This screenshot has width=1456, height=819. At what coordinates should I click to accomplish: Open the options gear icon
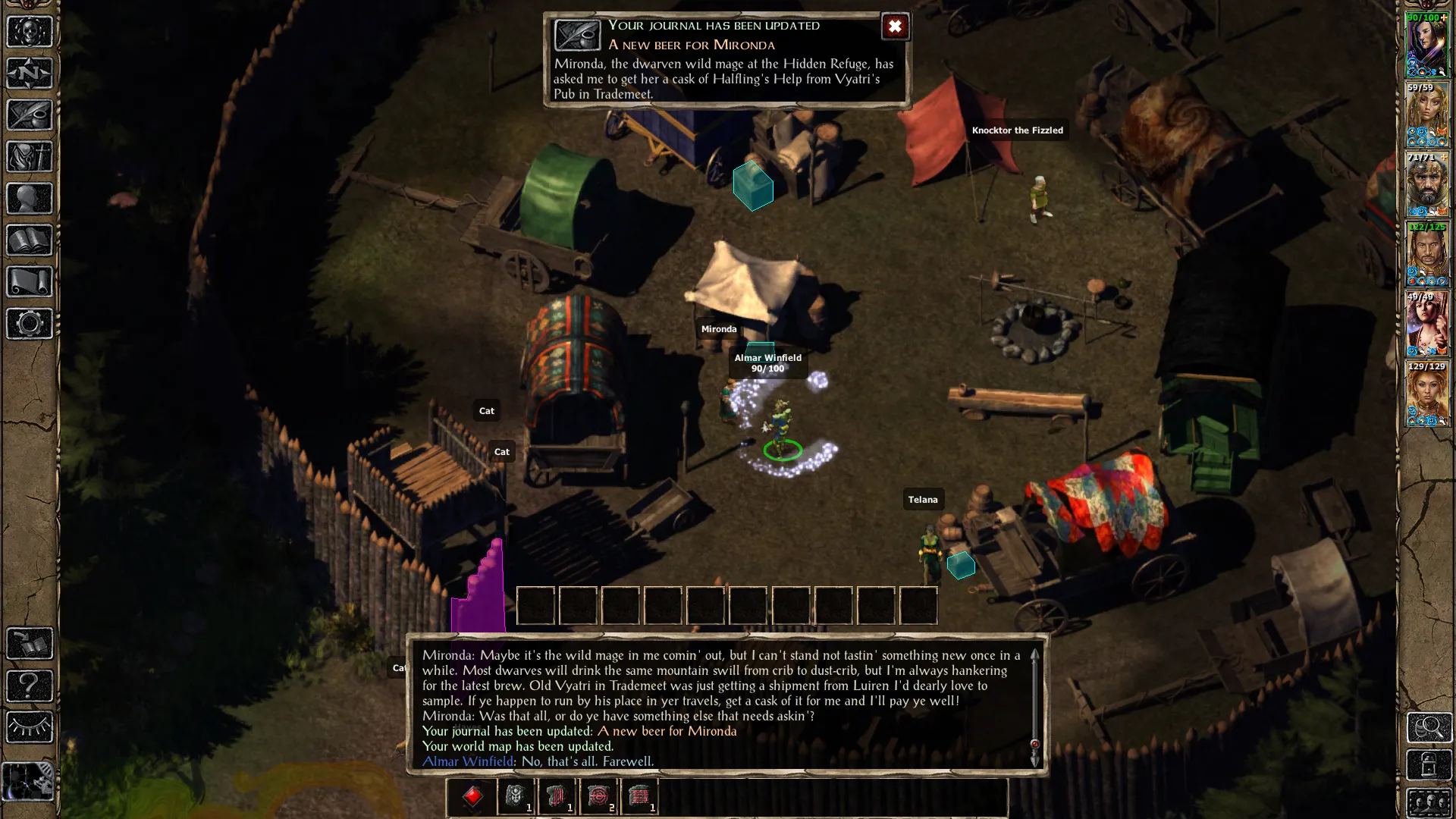tap(30, 324)
